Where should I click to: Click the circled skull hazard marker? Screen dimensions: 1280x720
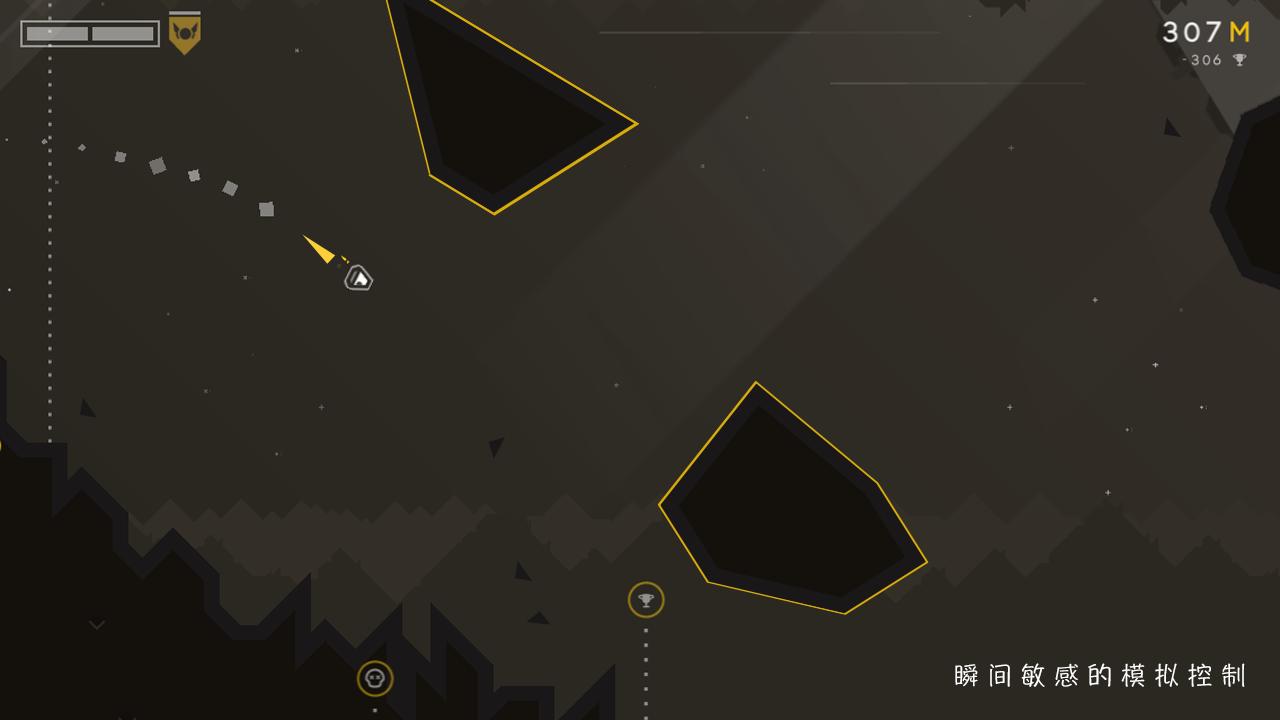click(x=373, y=678)
